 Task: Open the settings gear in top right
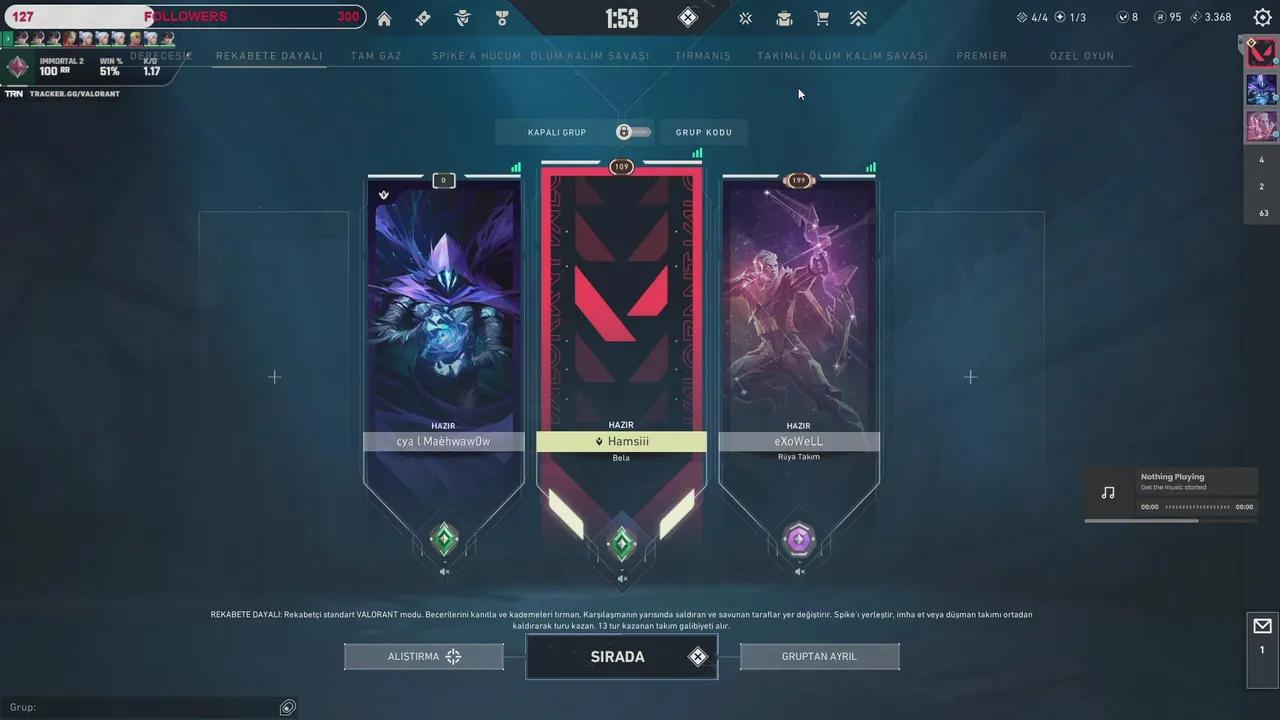click(x=1262, y=17)
